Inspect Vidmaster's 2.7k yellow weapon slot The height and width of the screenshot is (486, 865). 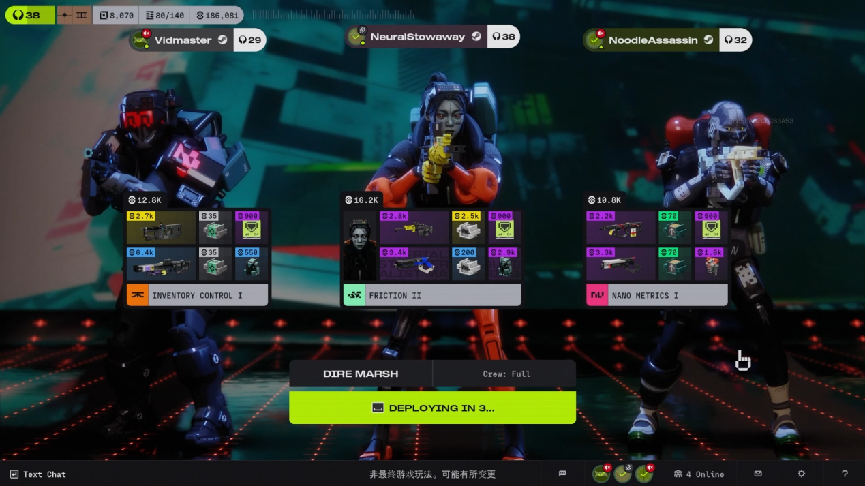(x=161, y=228)
